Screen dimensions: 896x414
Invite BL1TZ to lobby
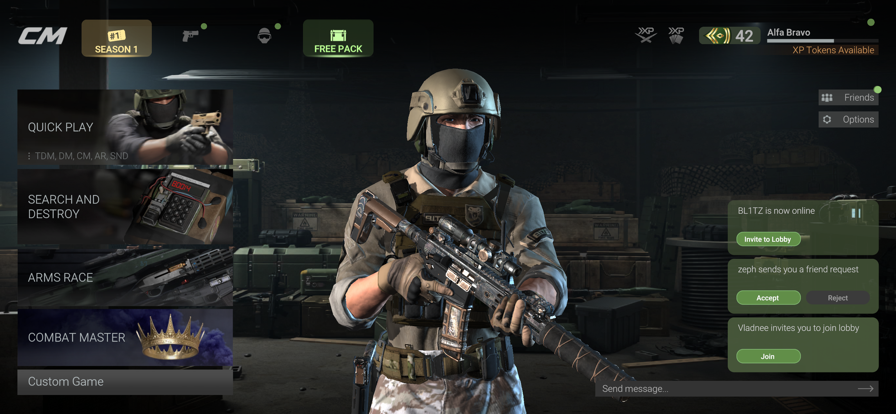(x=768, y=239)
